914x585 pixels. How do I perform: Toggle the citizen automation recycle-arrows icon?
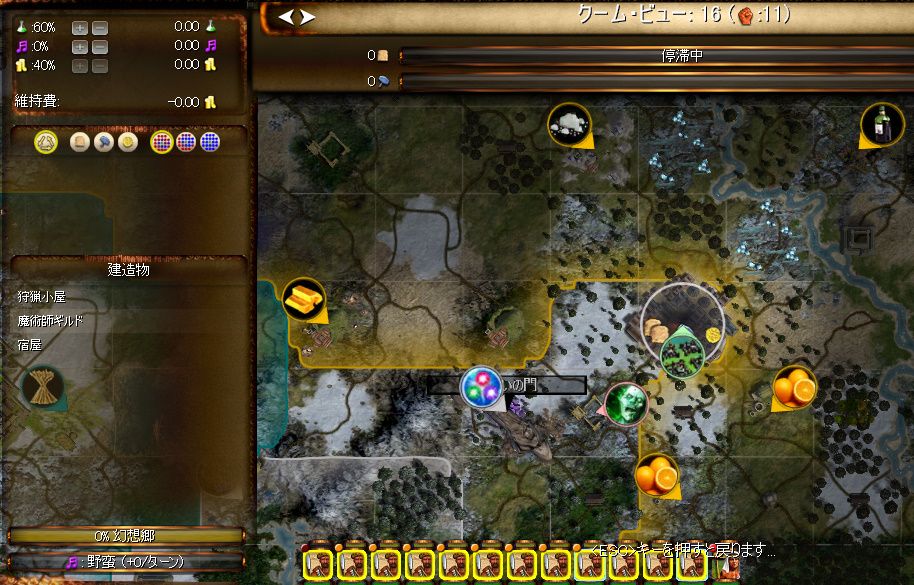point(45,143)
